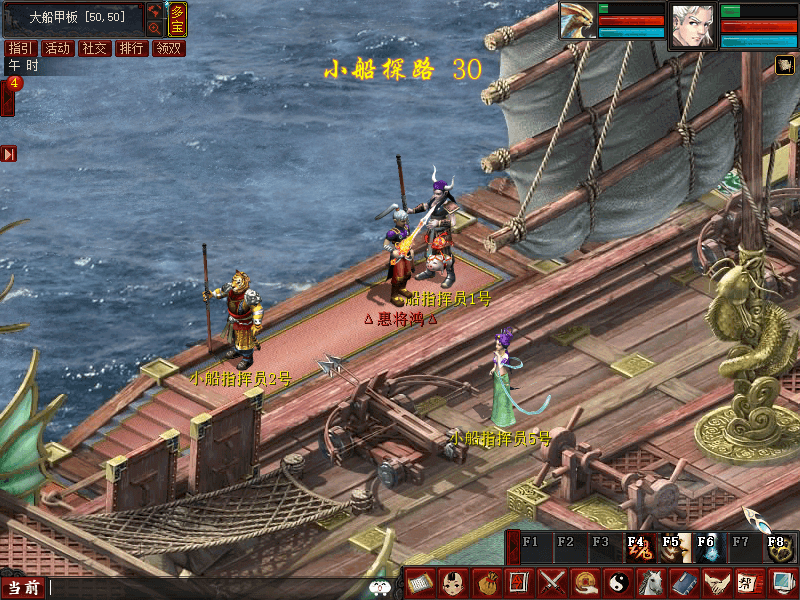Select the white-haired player portrait
This screenshot has width=800, height=600.
coord(693,25)
